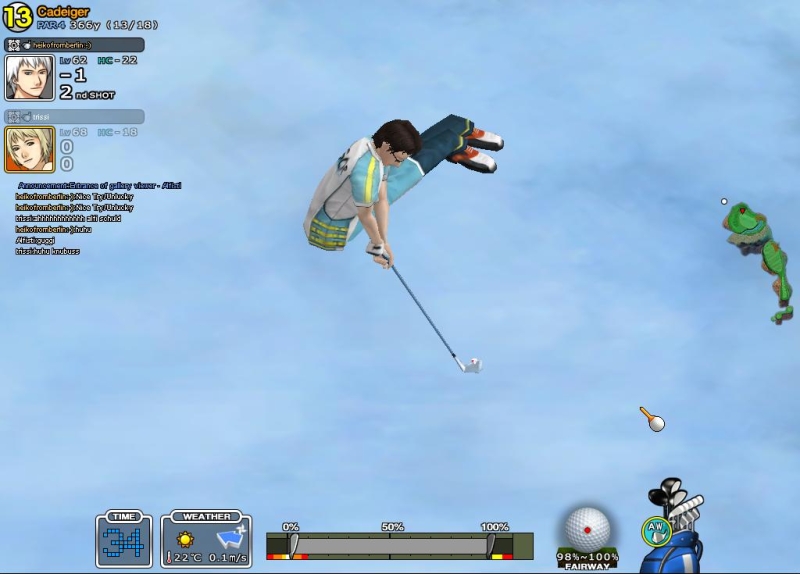This screenshot has width=800, height=574.
Task: Select trissi's player portrait
Action: [x=30, y=149]
